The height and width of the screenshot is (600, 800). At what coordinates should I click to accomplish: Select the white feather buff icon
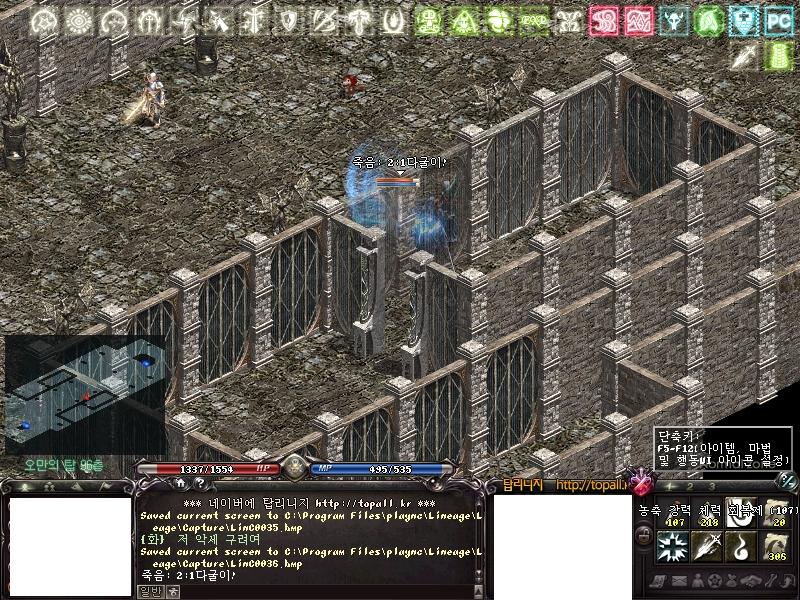point(743,56)
